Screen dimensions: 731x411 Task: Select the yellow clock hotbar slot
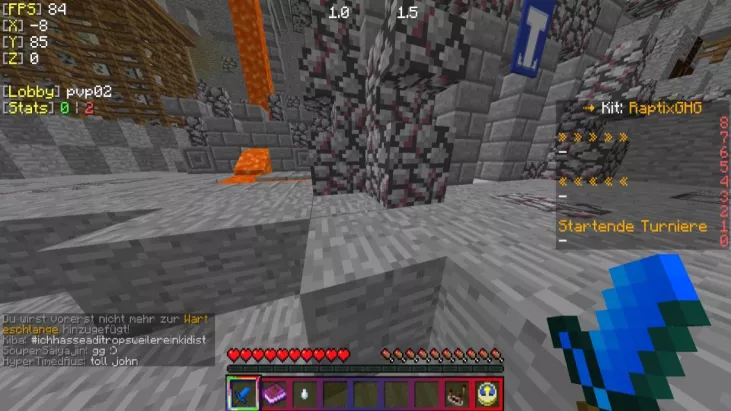click(x=487, y=393)
